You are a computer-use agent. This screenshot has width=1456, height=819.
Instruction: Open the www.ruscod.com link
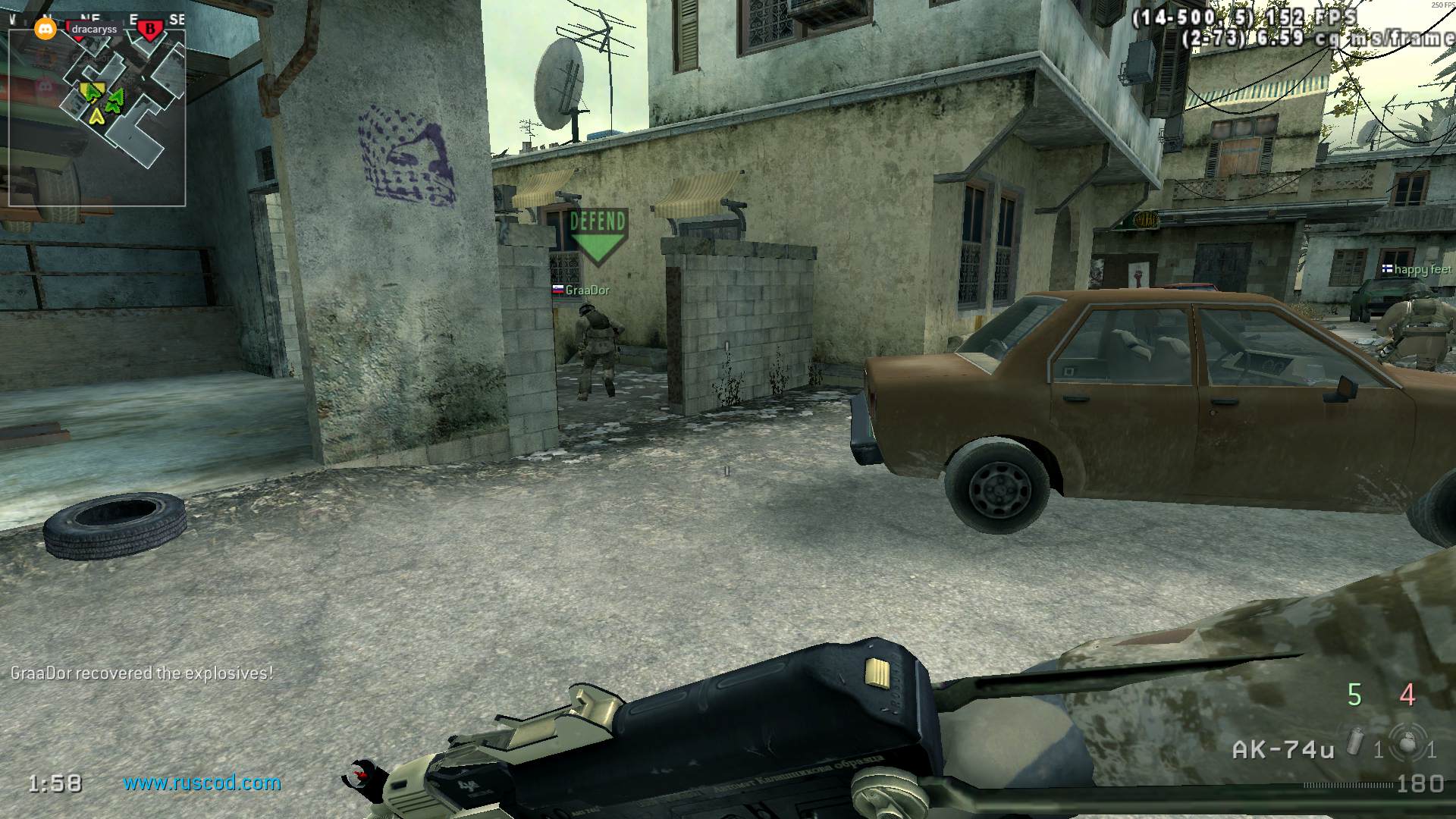click(202, 783)
